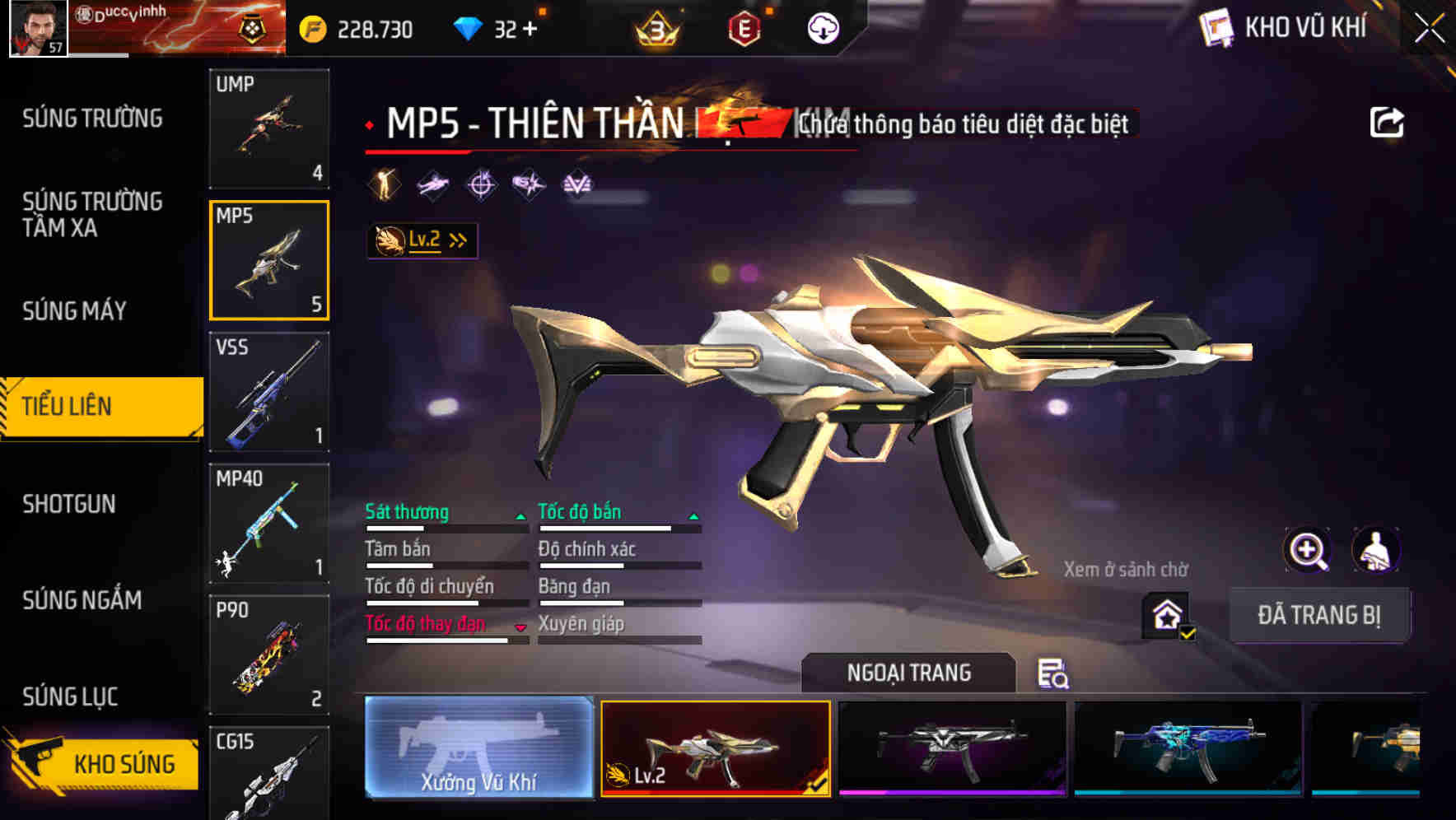Click the crosshair accuracy skill icon under weapon name

481,184
